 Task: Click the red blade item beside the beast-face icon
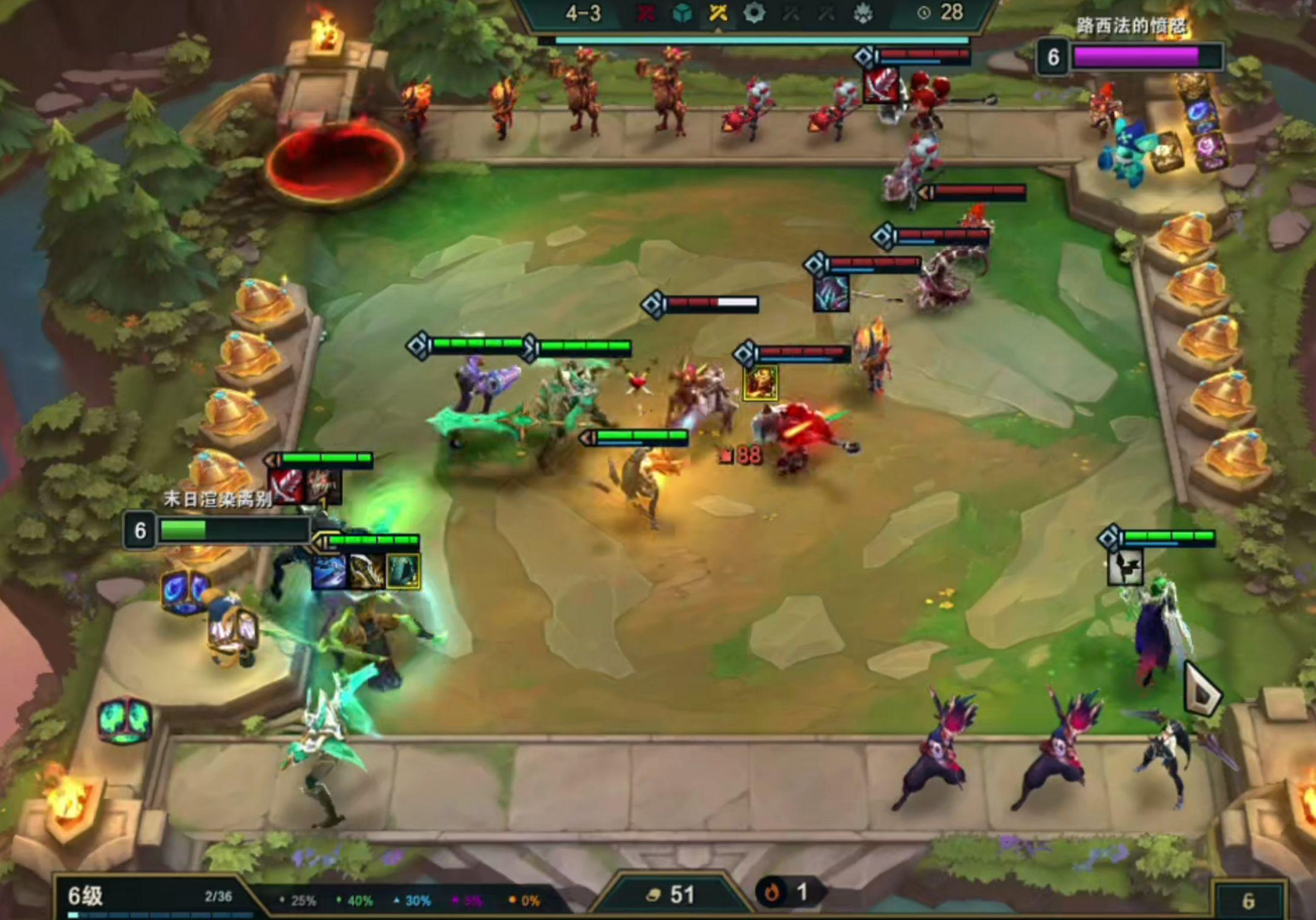(287, 485)
